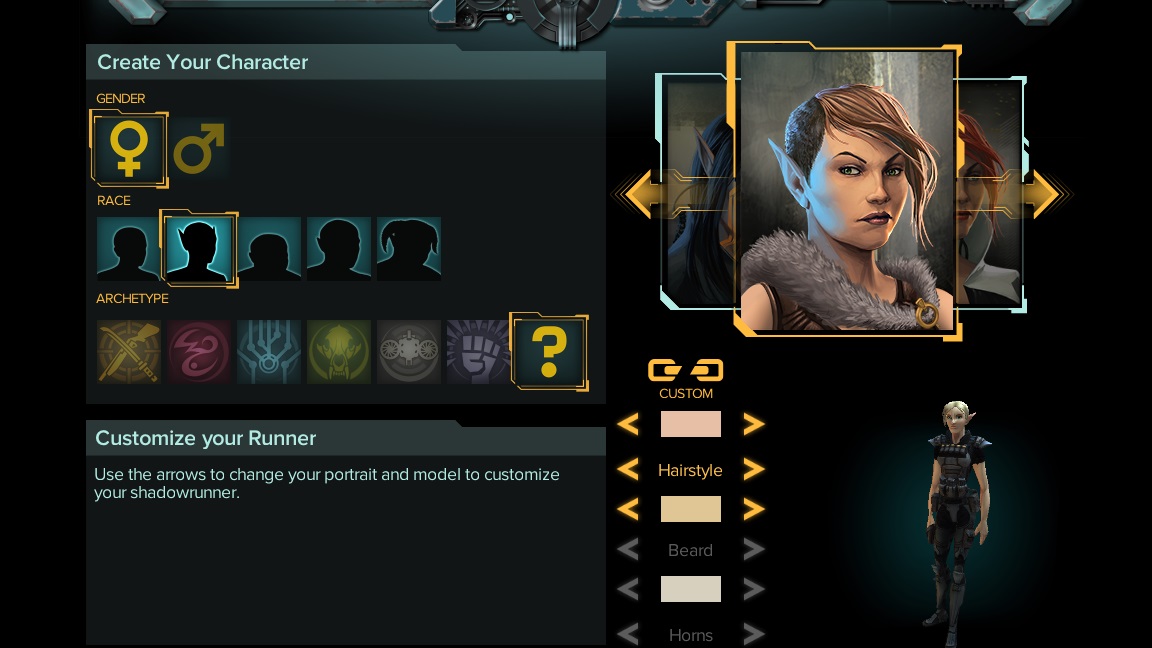
Task: Pick the Human race silhouette
Action: tap(128, 248)
